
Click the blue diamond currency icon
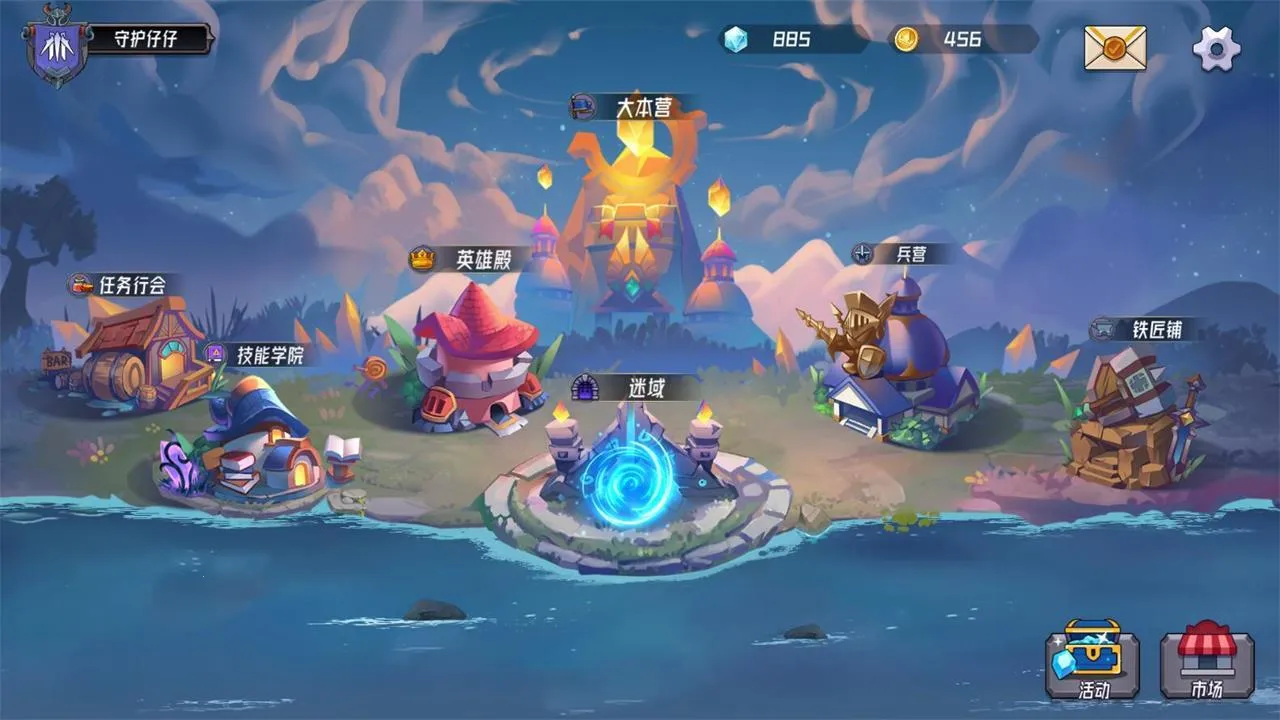click(737, 41)
